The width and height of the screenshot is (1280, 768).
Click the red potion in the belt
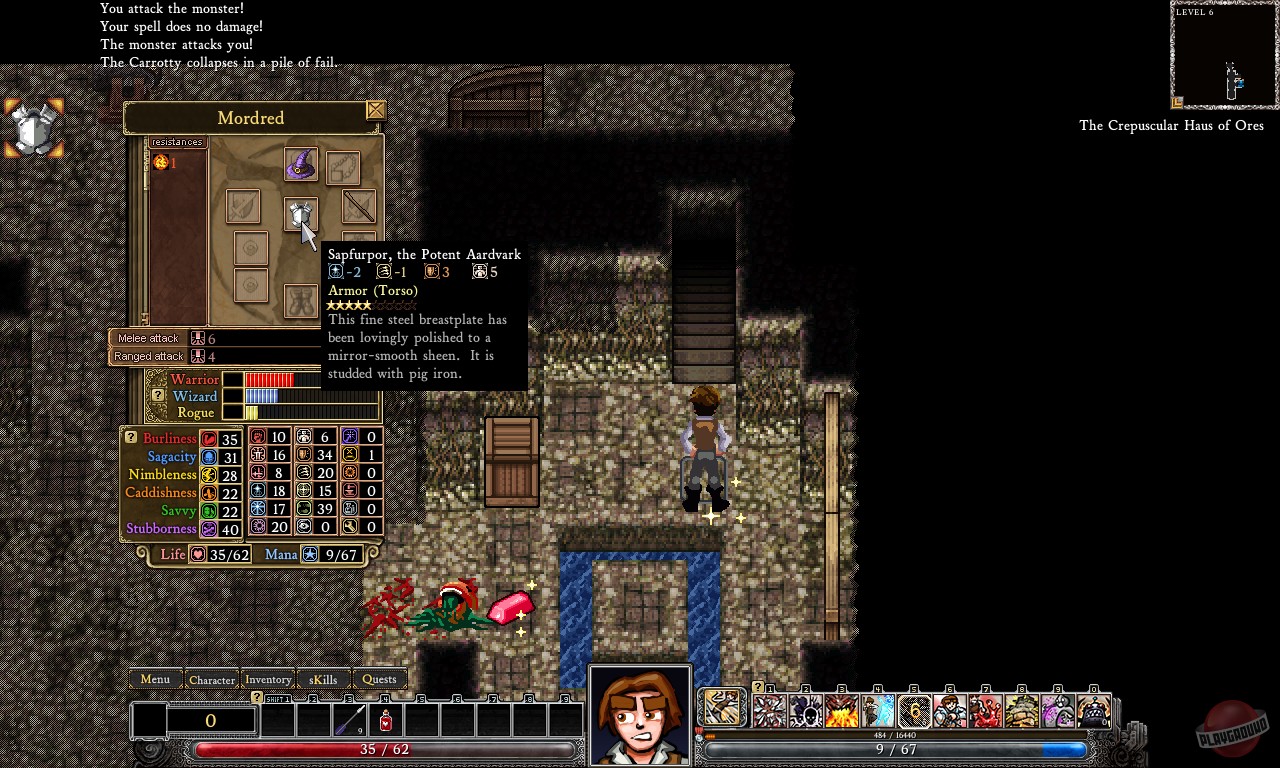click(x=385, y=719)
